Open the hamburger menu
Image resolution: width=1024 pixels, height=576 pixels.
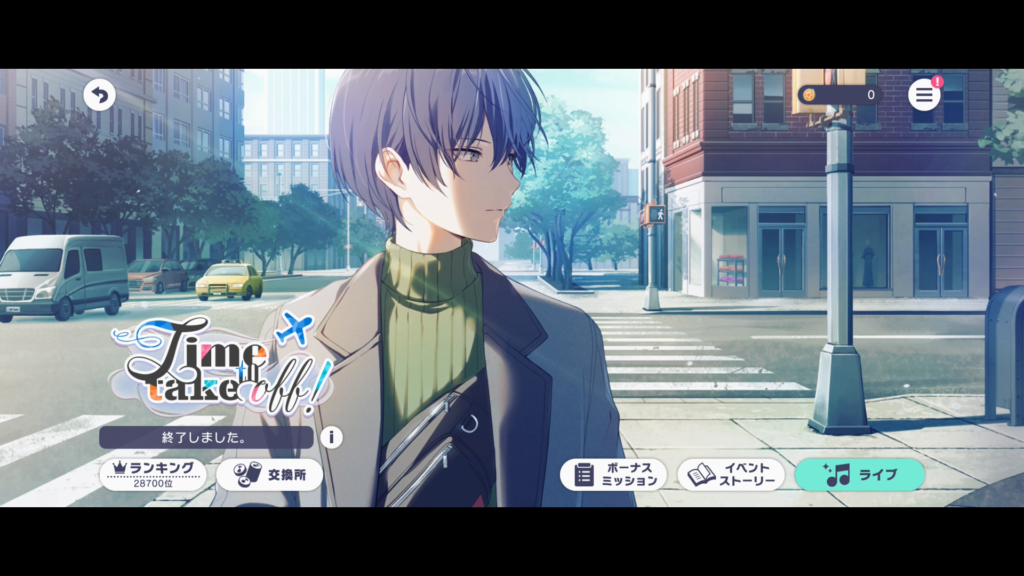(924, 95)
